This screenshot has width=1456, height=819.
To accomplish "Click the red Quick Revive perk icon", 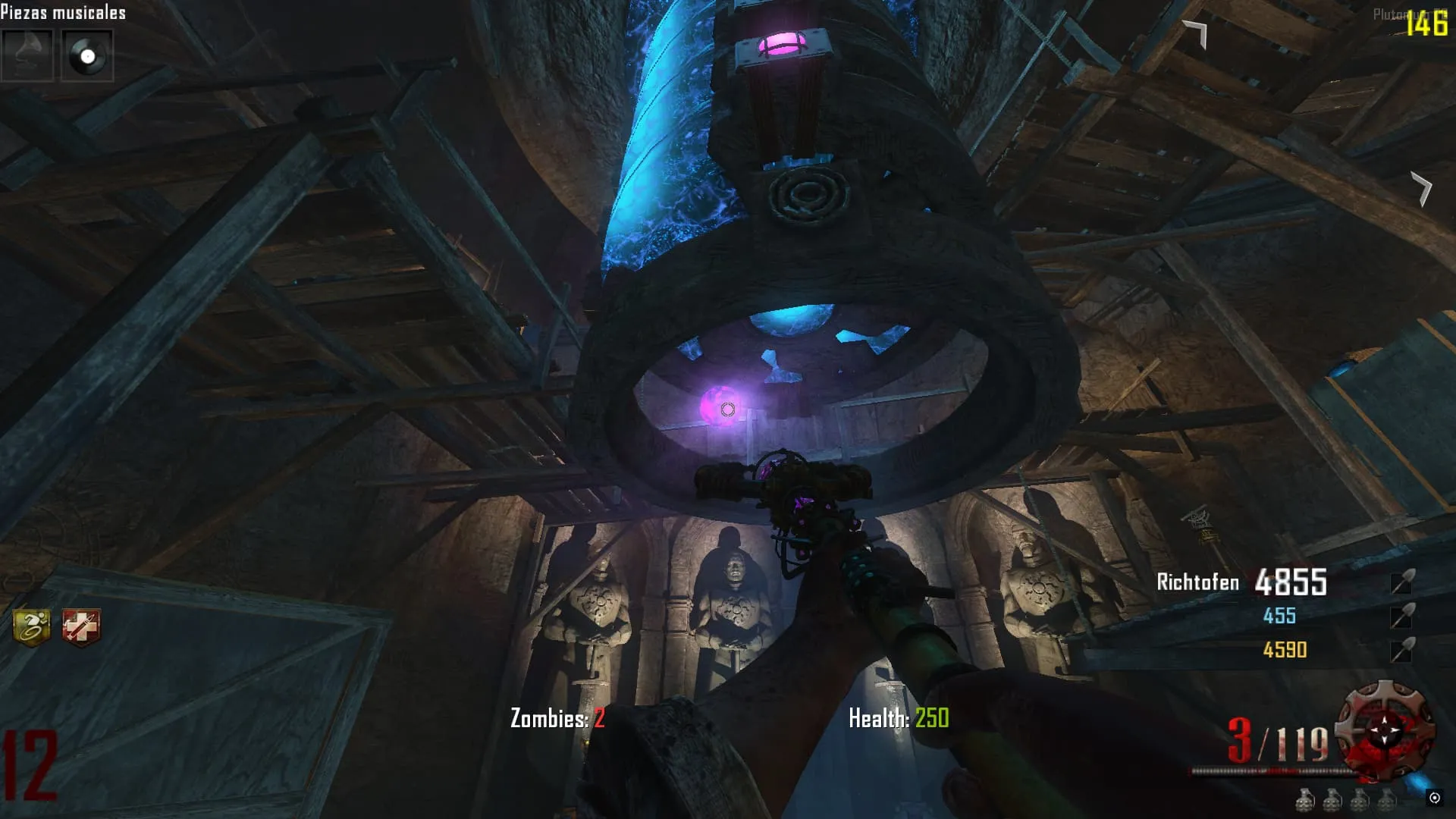I will click(80, 628).
